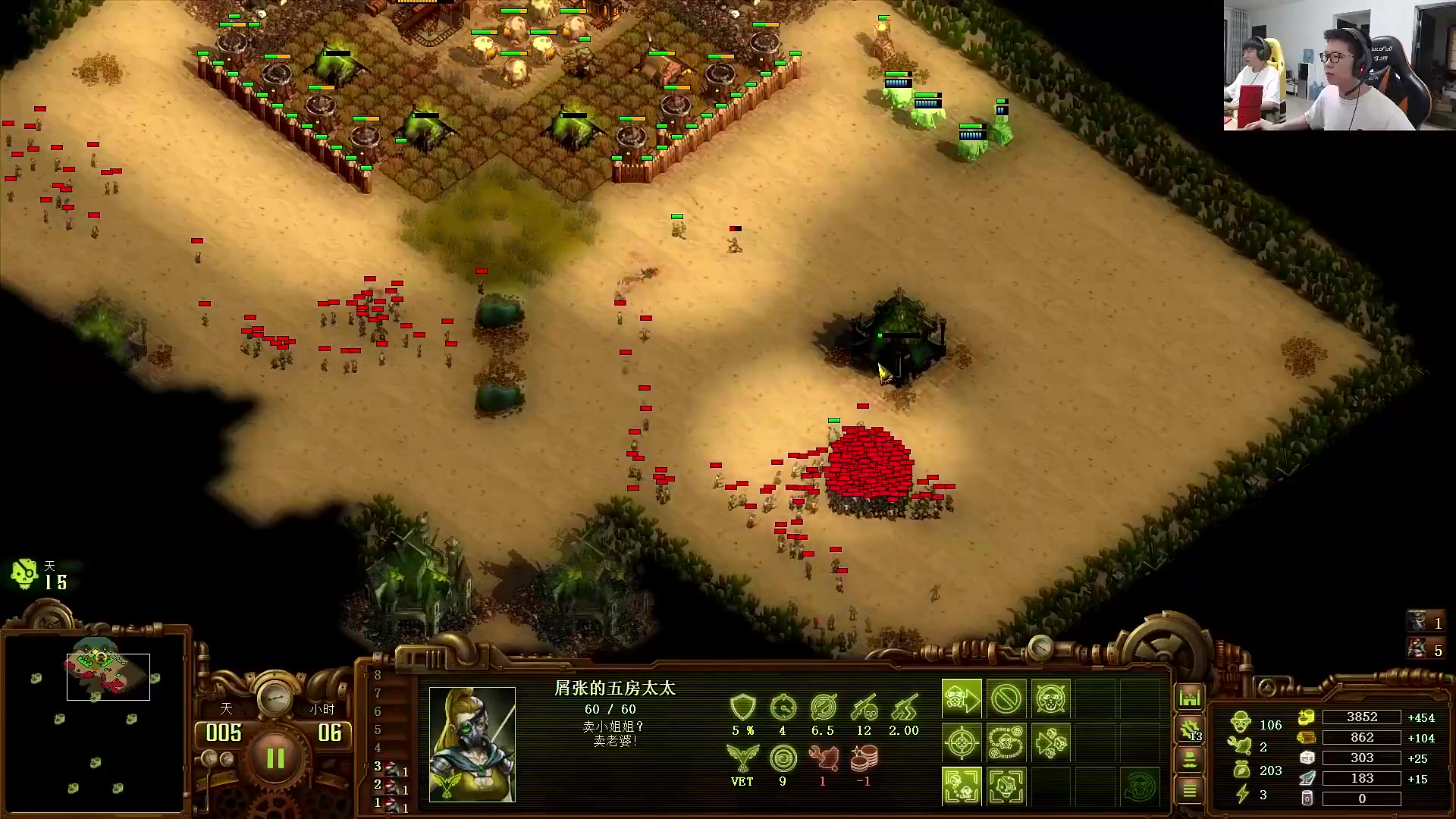Select control group 2
The width and height of the screenshot is (1456, 819).
[391, 786]
